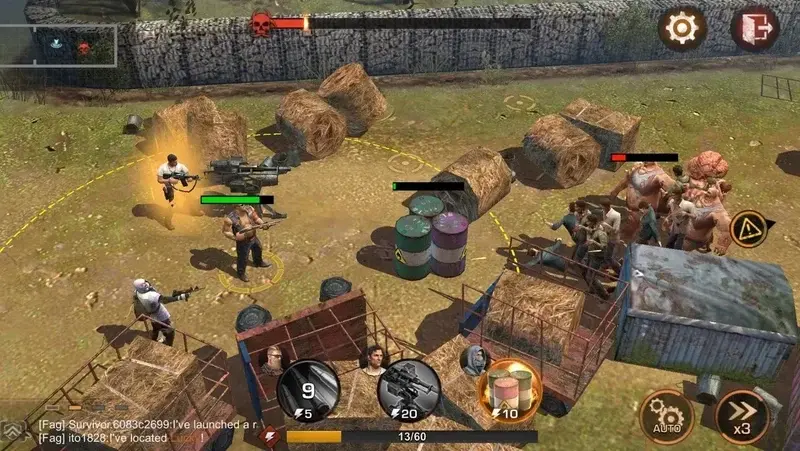Exit the battle via the door icon
800x451 pixels.
755,29
